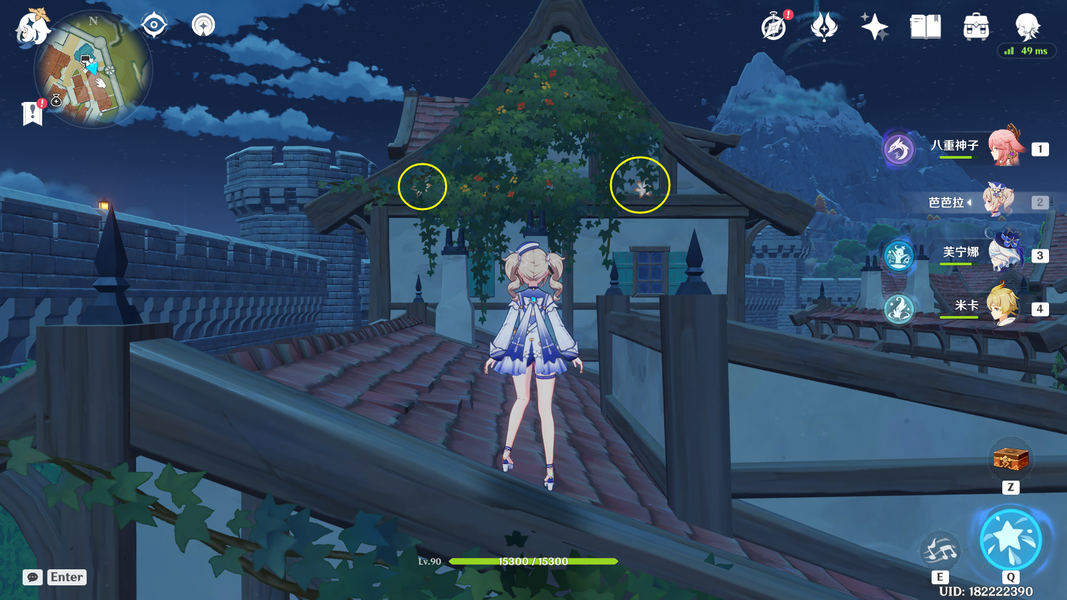Unleash the star elemental burst
This screenshot has width=1067, height=600.
tap(1010, 540)
